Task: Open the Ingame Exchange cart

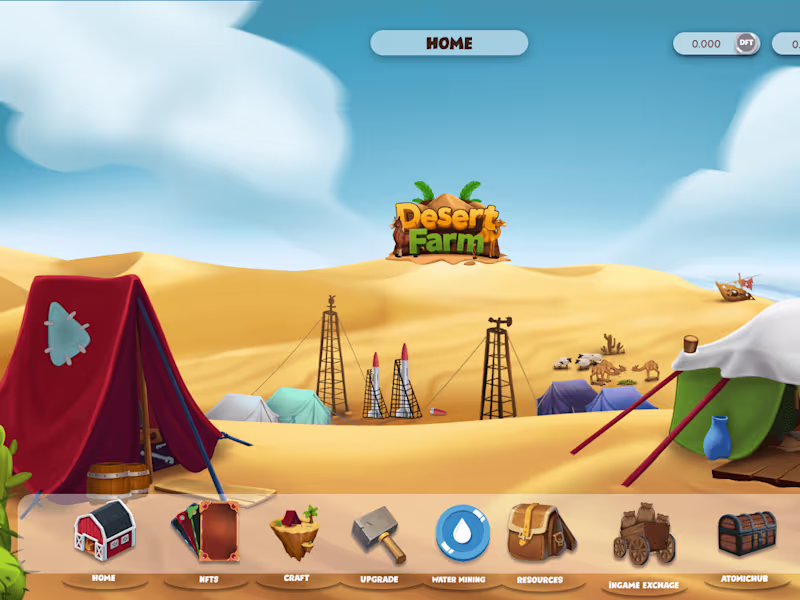Action: 644,536
